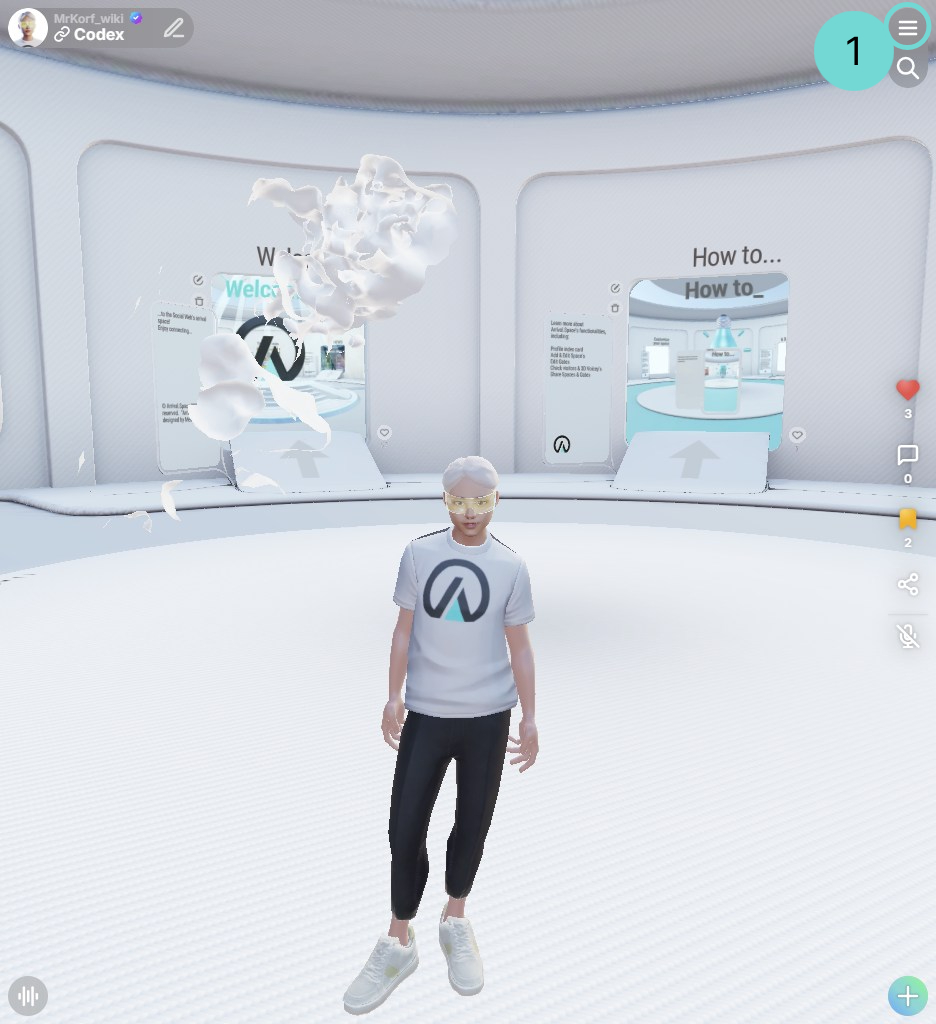Edit the Codex space with the pencil icon
Screen dimensions: 936x1024
[x=174, y=28]
